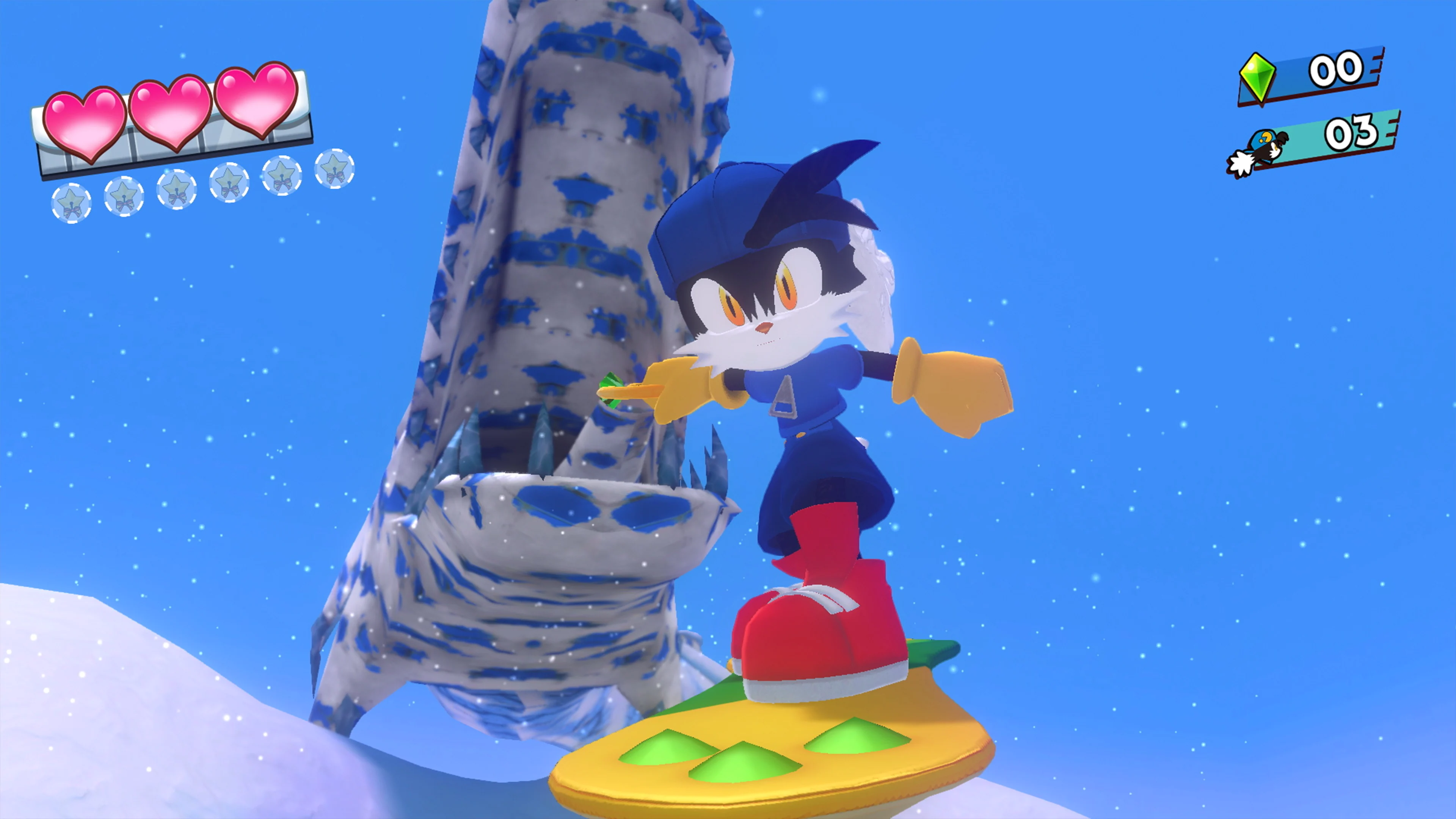Select the last dotted star slot icon

pos(334,169)
